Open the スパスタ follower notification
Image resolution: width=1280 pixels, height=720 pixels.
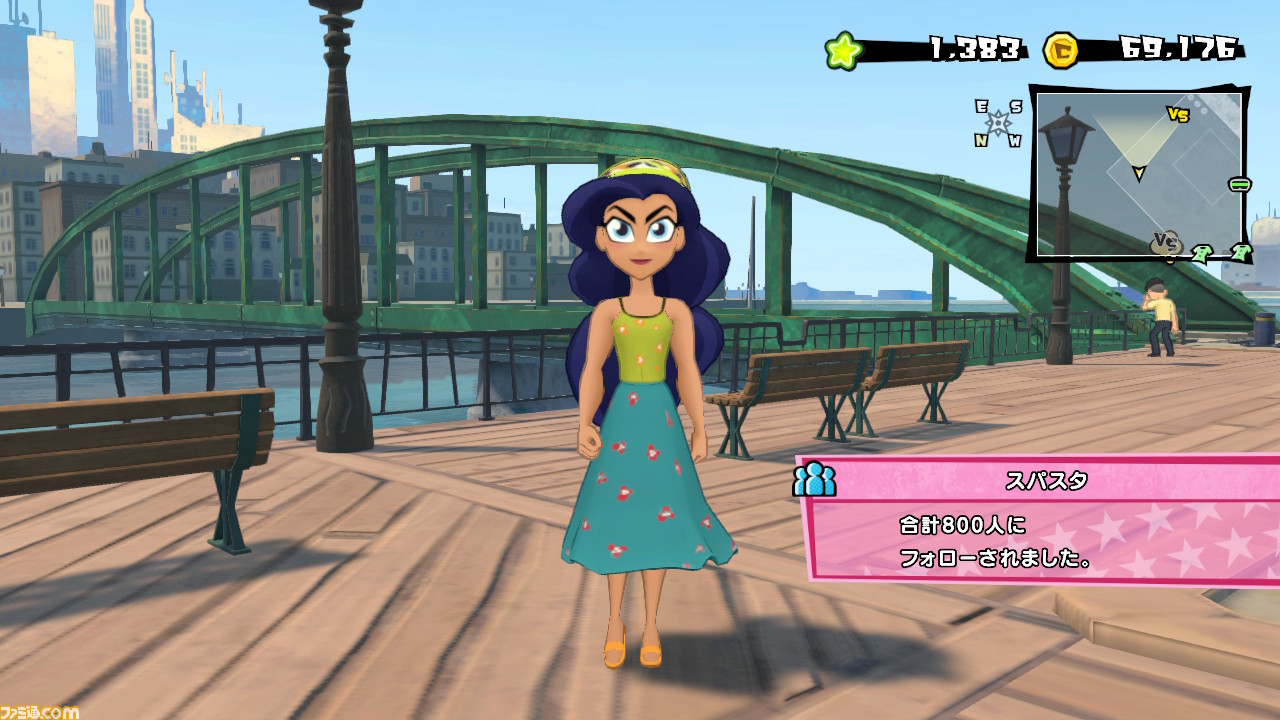tap(1040, 518)
